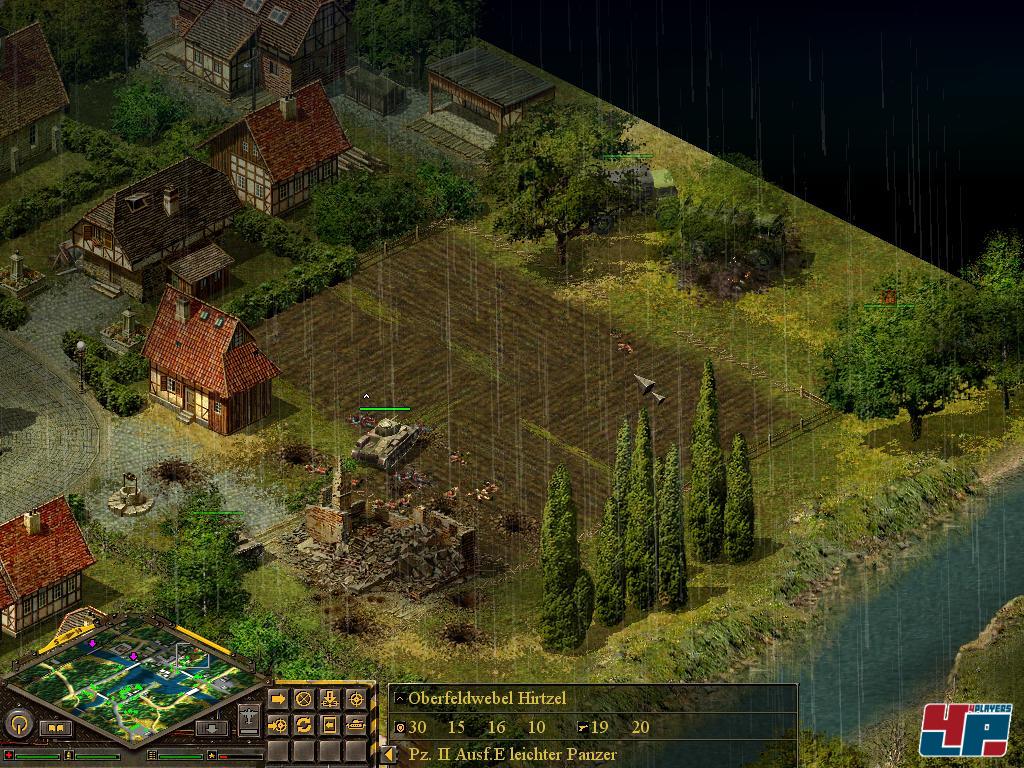
Task: Select the Panzer II tank with health bar
Action: (386, 441)
